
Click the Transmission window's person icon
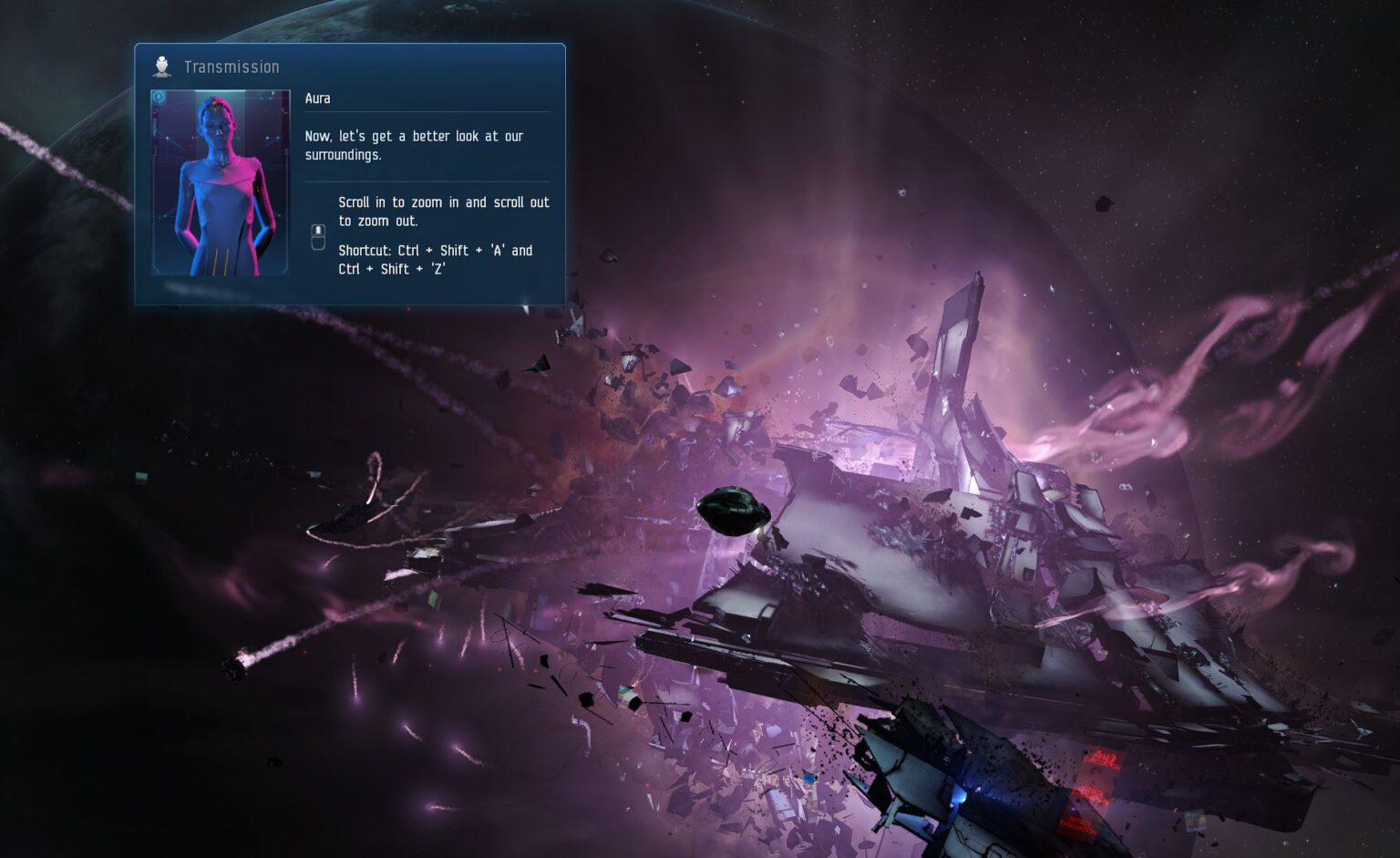162,64
